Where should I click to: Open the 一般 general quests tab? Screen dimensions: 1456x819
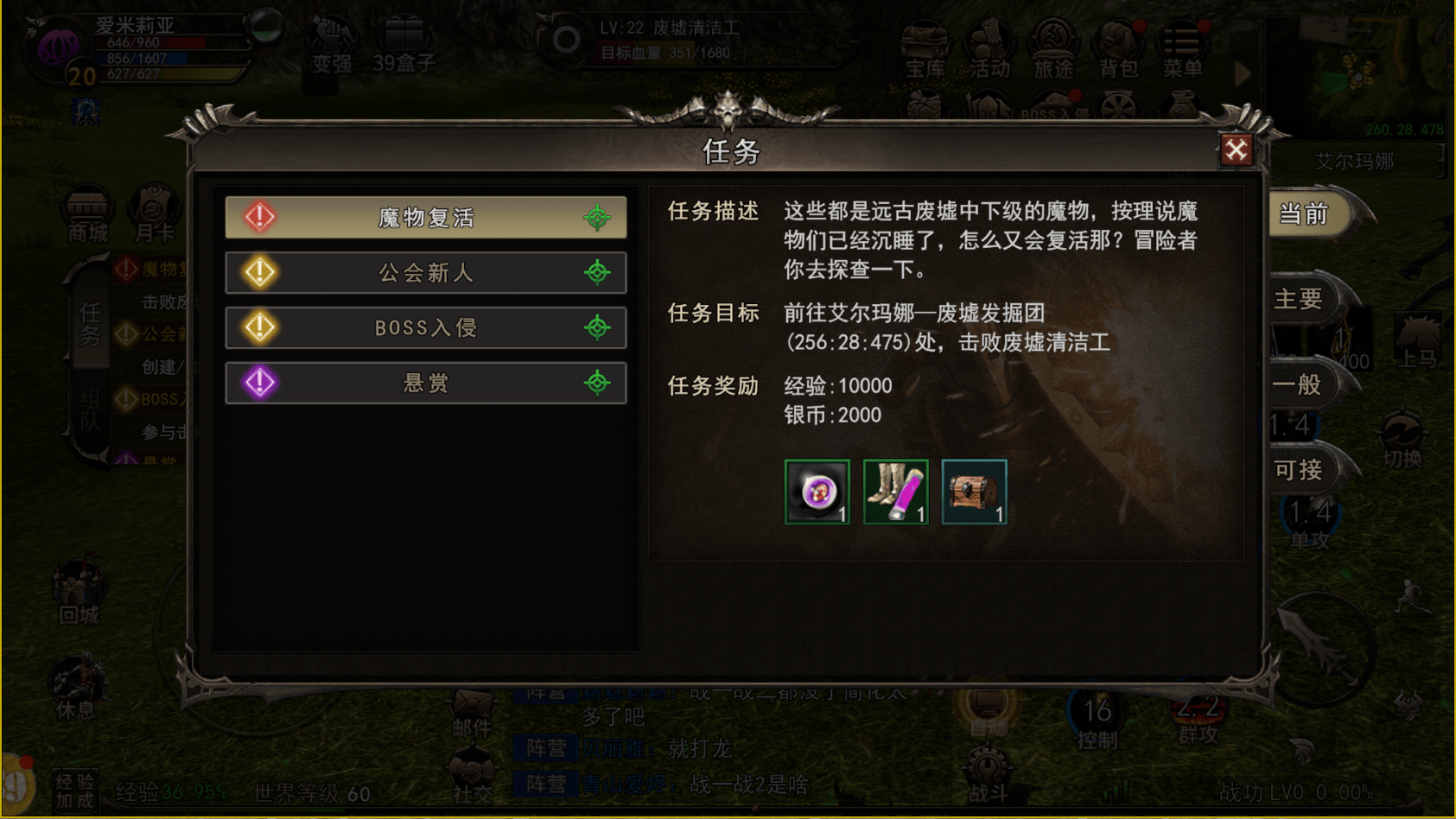click(x=1299, y=384)
